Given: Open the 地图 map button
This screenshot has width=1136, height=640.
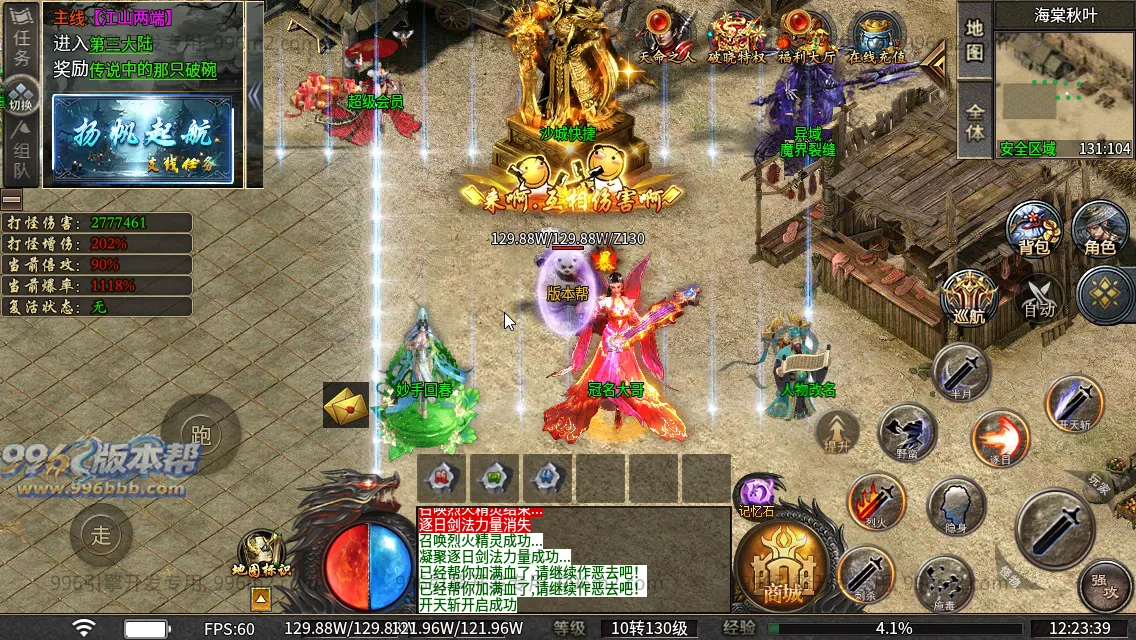Looking at the screenshot, I should click(974, 38).
